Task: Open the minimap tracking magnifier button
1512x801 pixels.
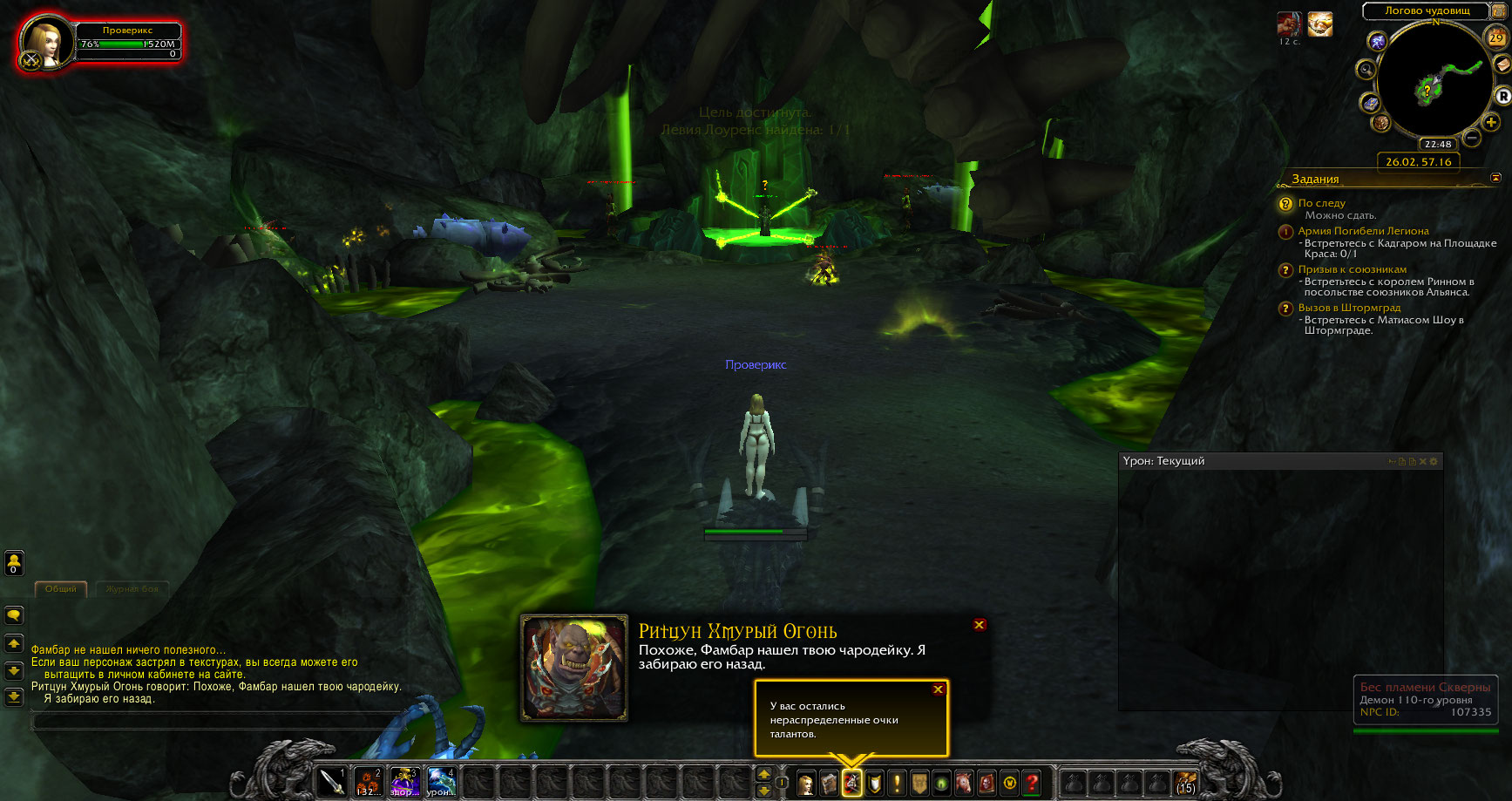Action: 1366,70
